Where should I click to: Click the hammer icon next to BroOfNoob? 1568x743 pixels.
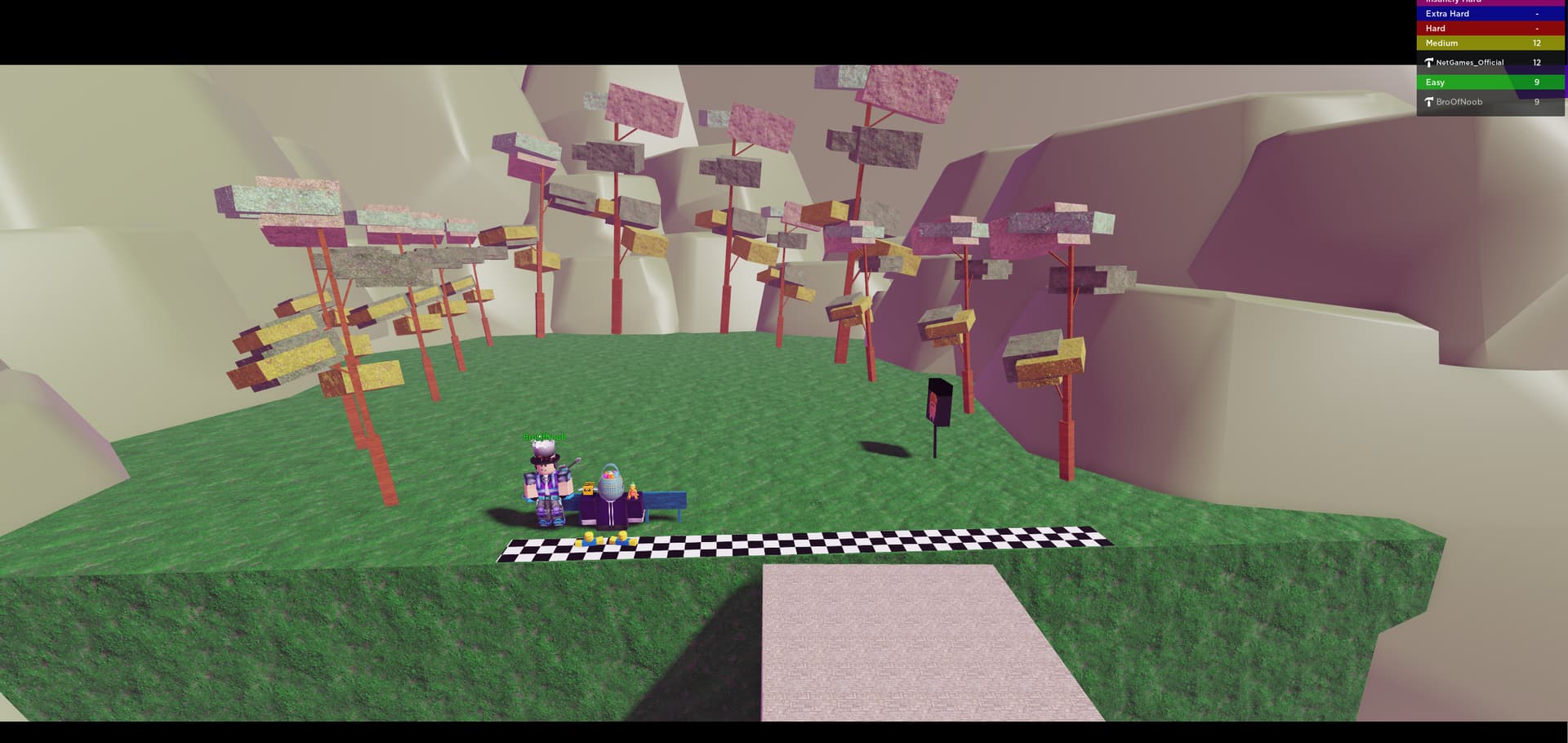point(1430,101)
